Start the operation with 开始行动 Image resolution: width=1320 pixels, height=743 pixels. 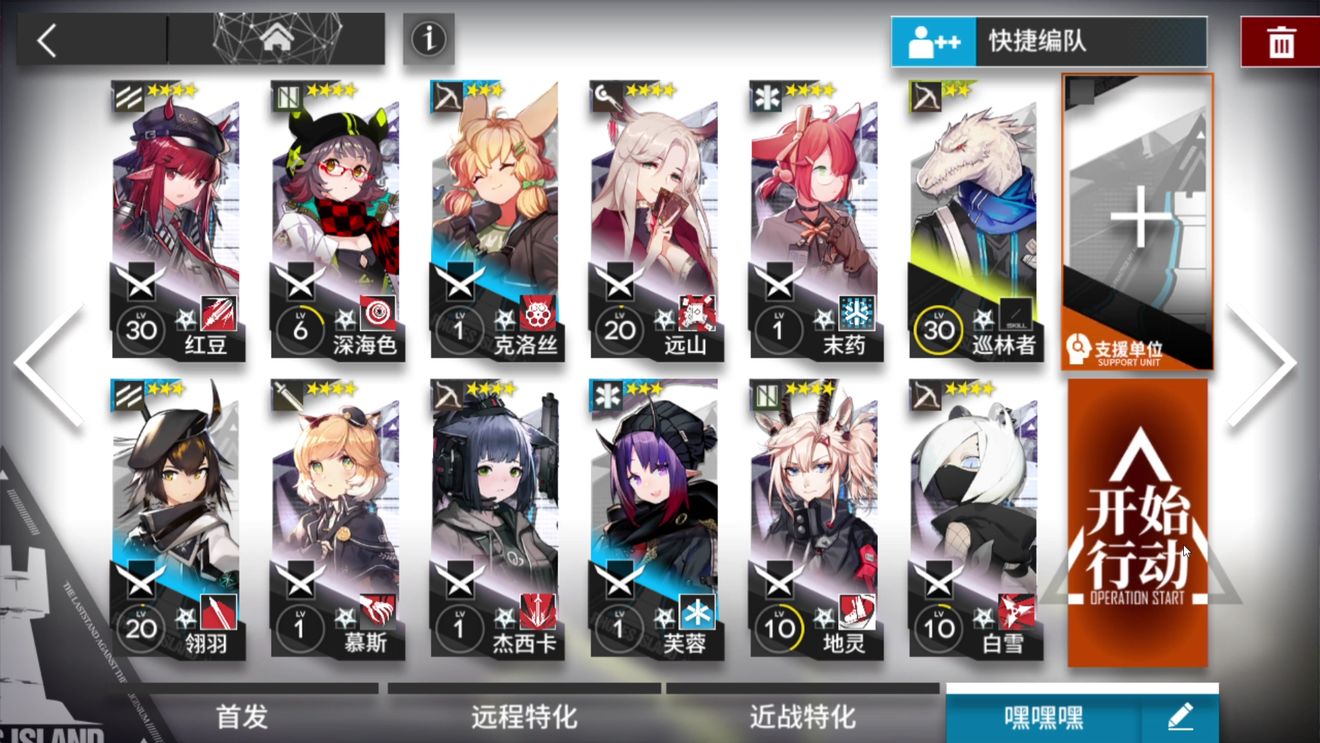tap(1138, 522)
